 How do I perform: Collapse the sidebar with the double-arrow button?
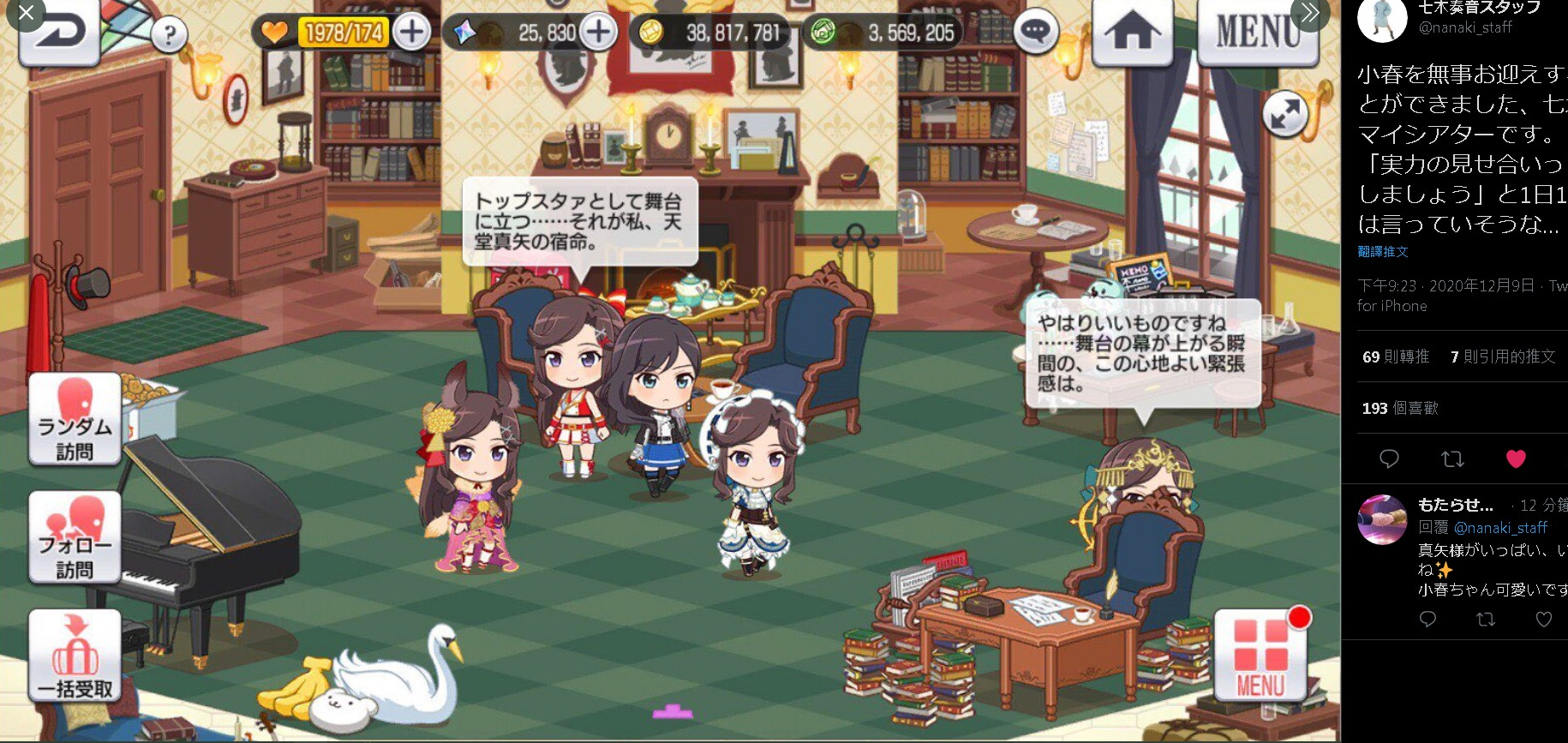(1309, 13)
